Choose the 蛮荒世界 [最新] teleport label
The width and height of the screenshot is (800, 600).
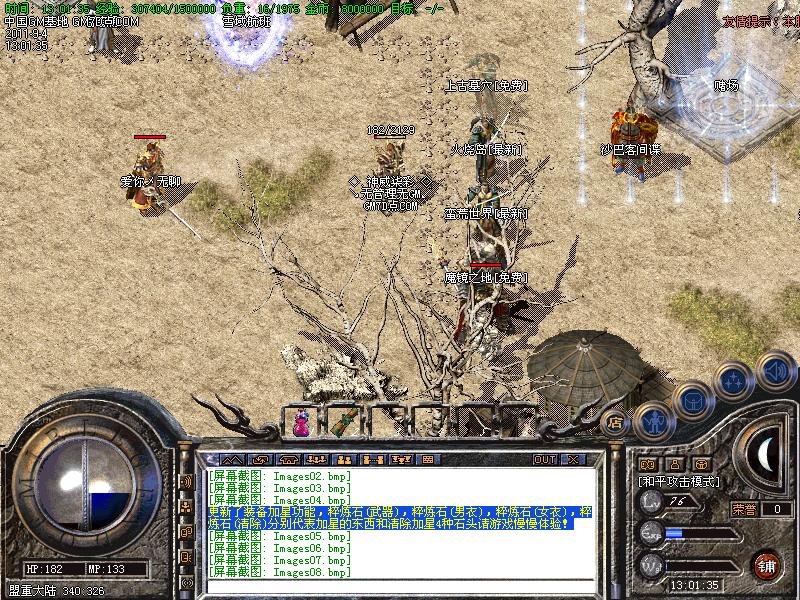(x=487, y=214)
